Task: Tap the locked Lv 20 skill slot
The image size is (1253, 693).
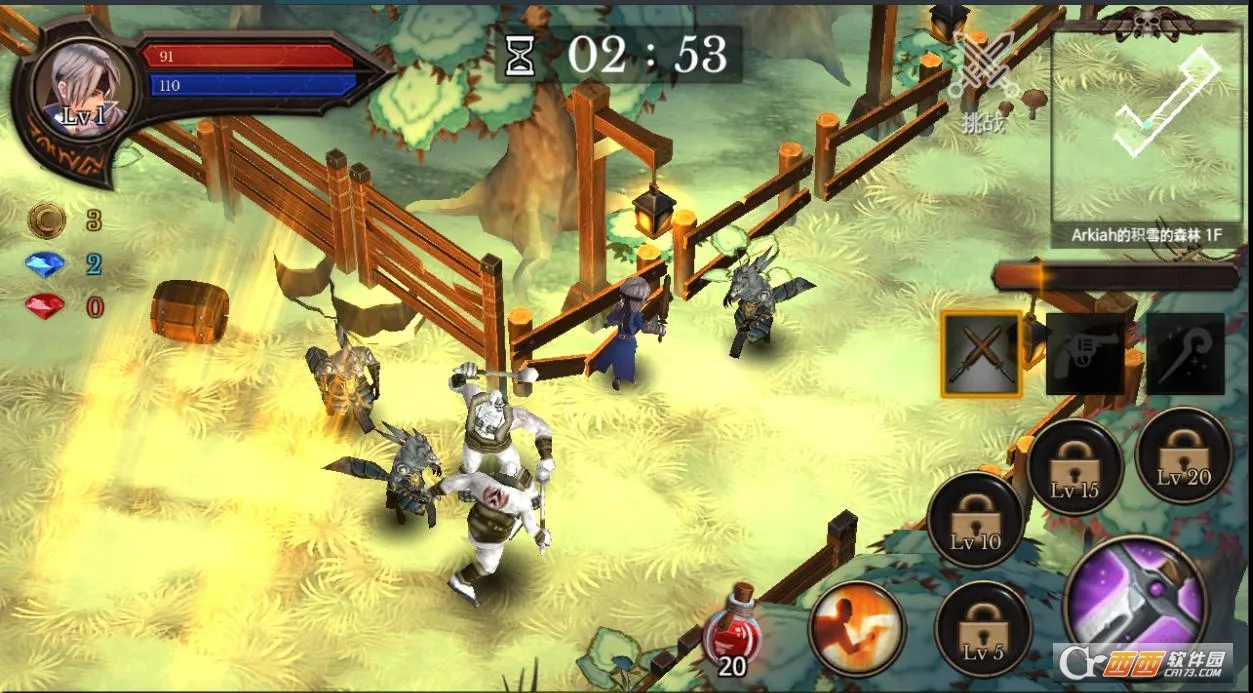Action: pos(1183,455)
